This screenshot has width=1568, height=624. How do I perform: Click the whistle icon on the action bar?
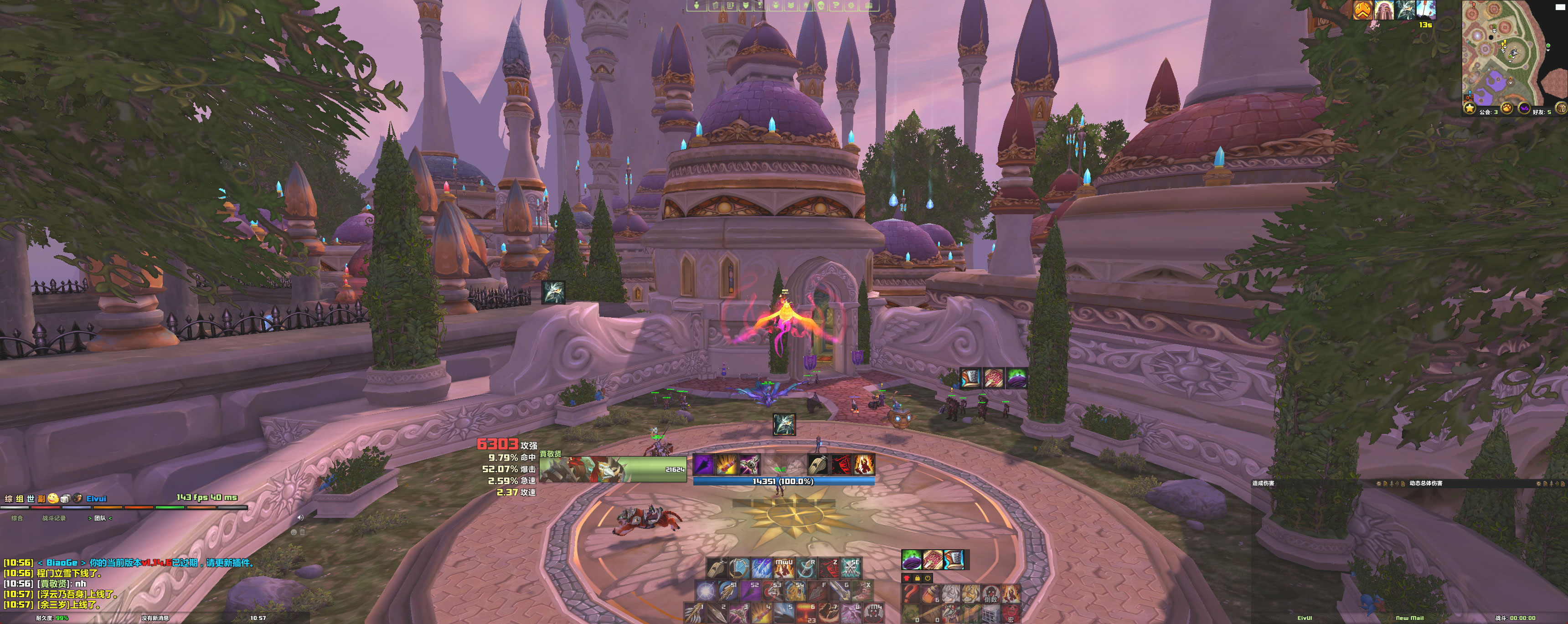[x=717, y=568]
